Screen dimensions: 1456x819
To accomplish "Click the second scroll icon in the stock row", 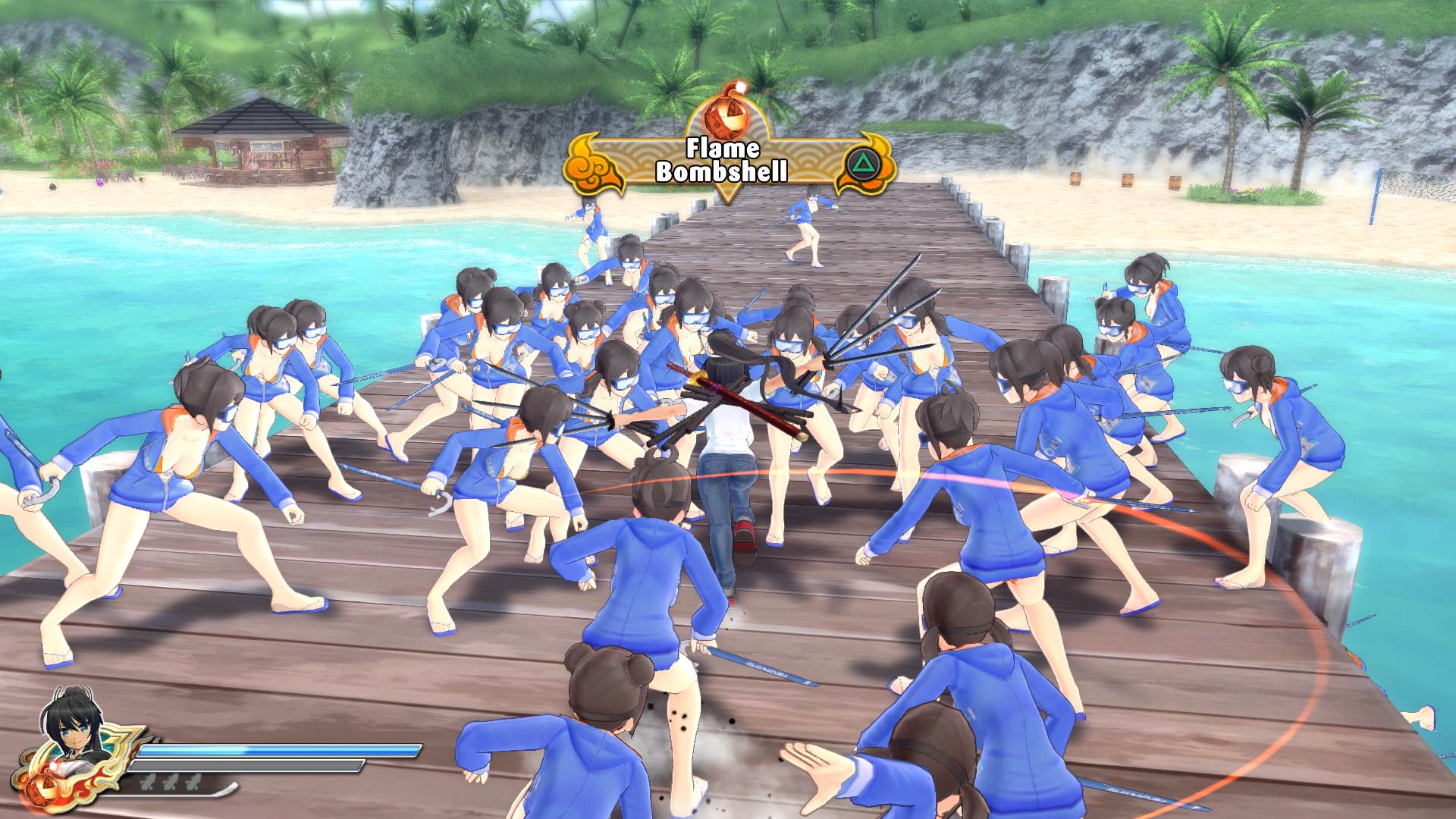I will click(x=173, y=782).
